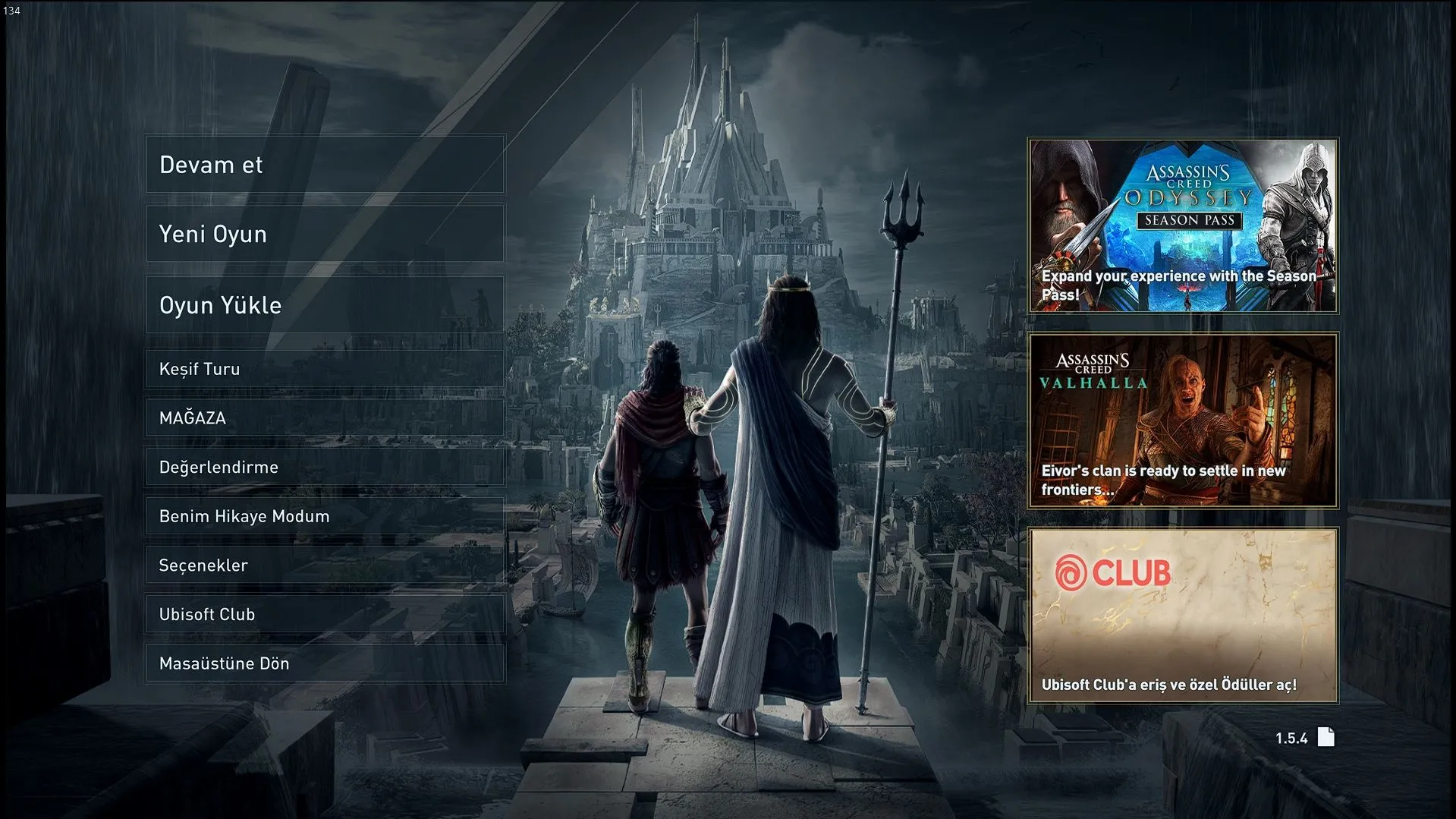
Task: Open the Seçenekler options menu
Action: 325,565
